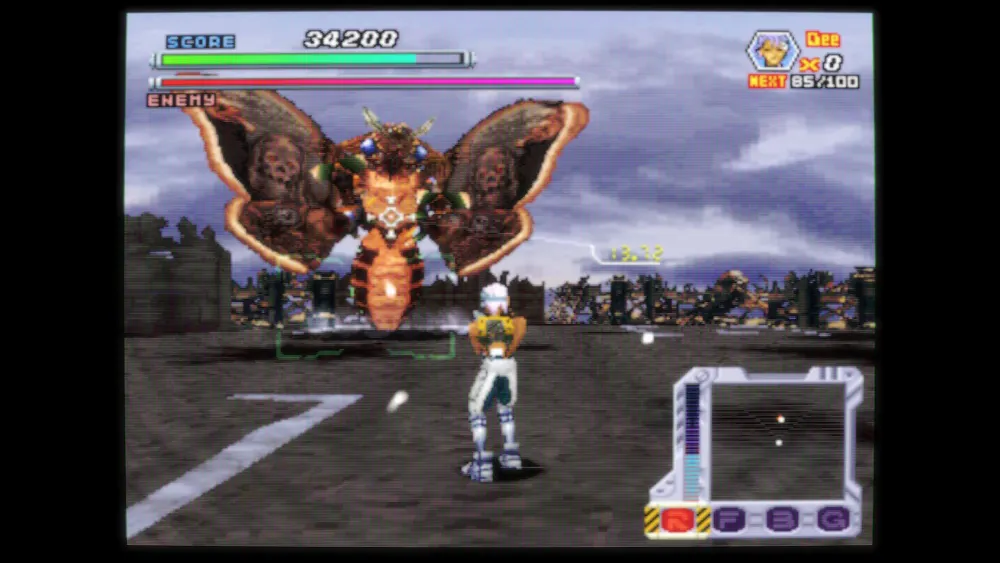This screenshot has height=563, width=1000.
Task: Switch to the B weapon slot
Action: (x=781, y=519)
